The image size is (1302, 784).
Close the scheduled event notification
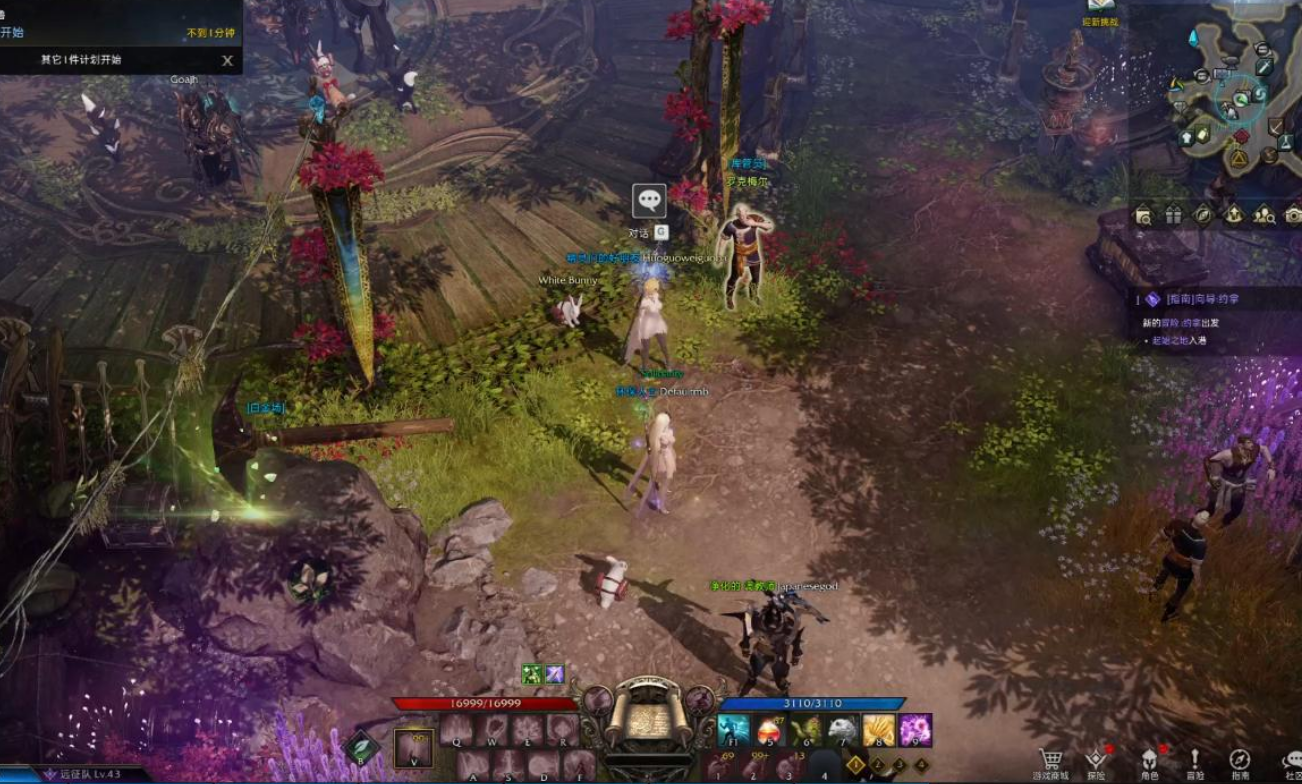227,60
